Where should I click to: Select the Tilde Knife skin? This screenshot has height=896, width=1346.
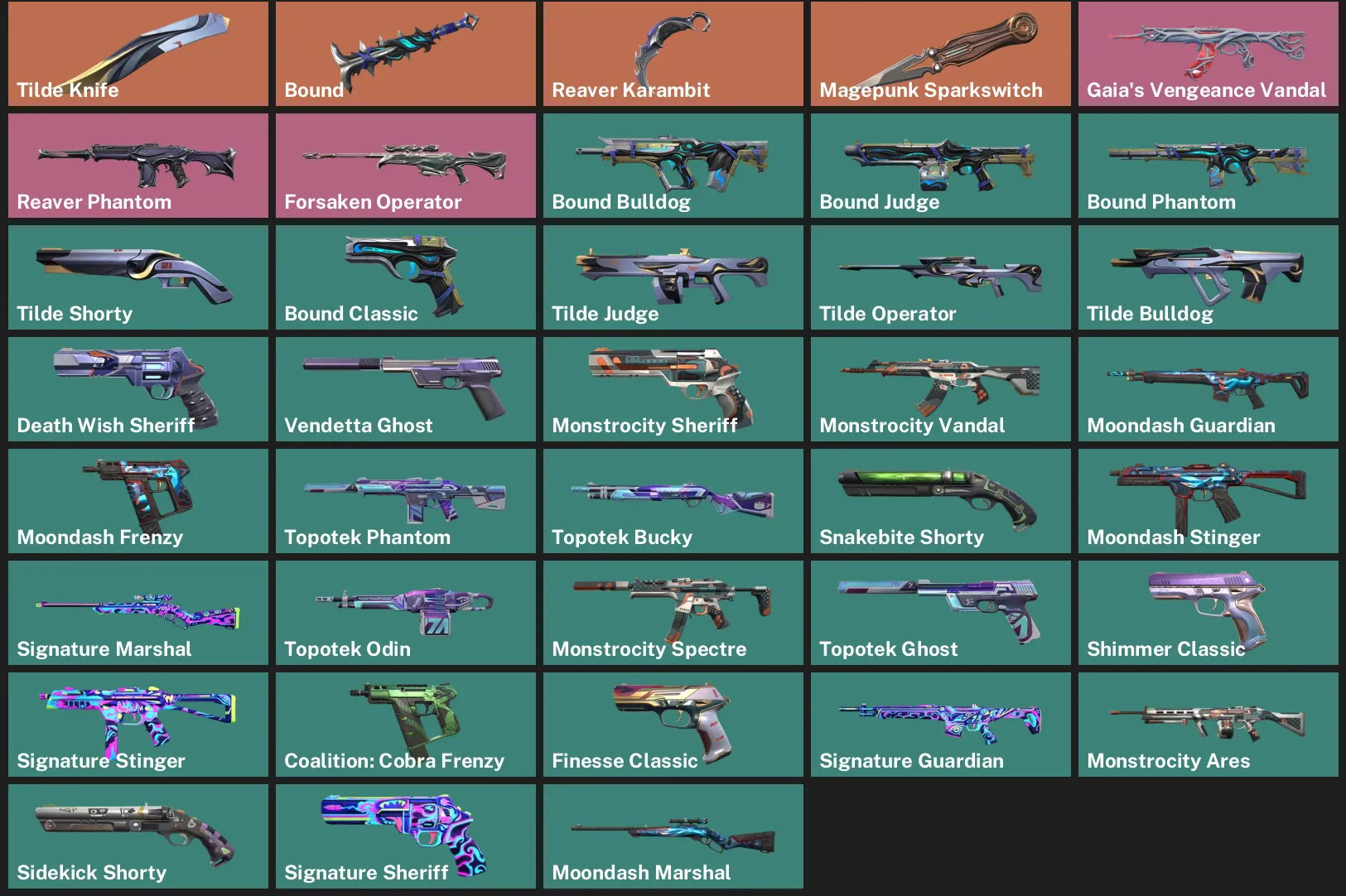(x=137, y=53)
